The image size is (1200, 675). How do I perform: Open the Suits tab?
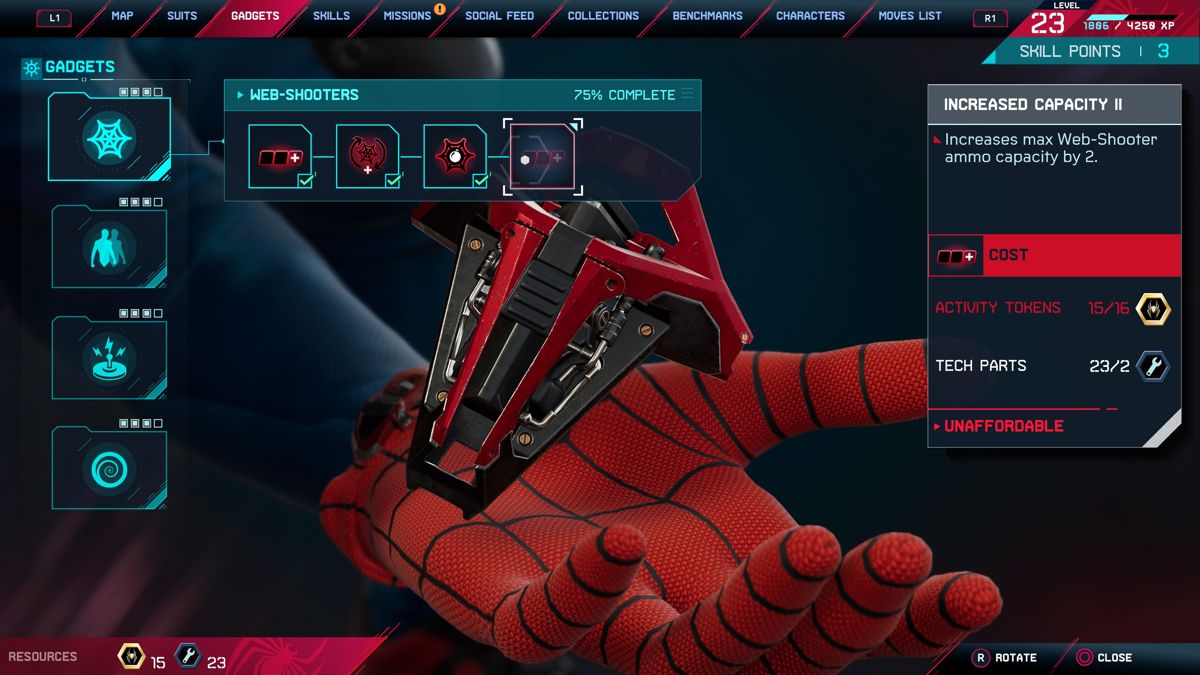pos(182,16)
